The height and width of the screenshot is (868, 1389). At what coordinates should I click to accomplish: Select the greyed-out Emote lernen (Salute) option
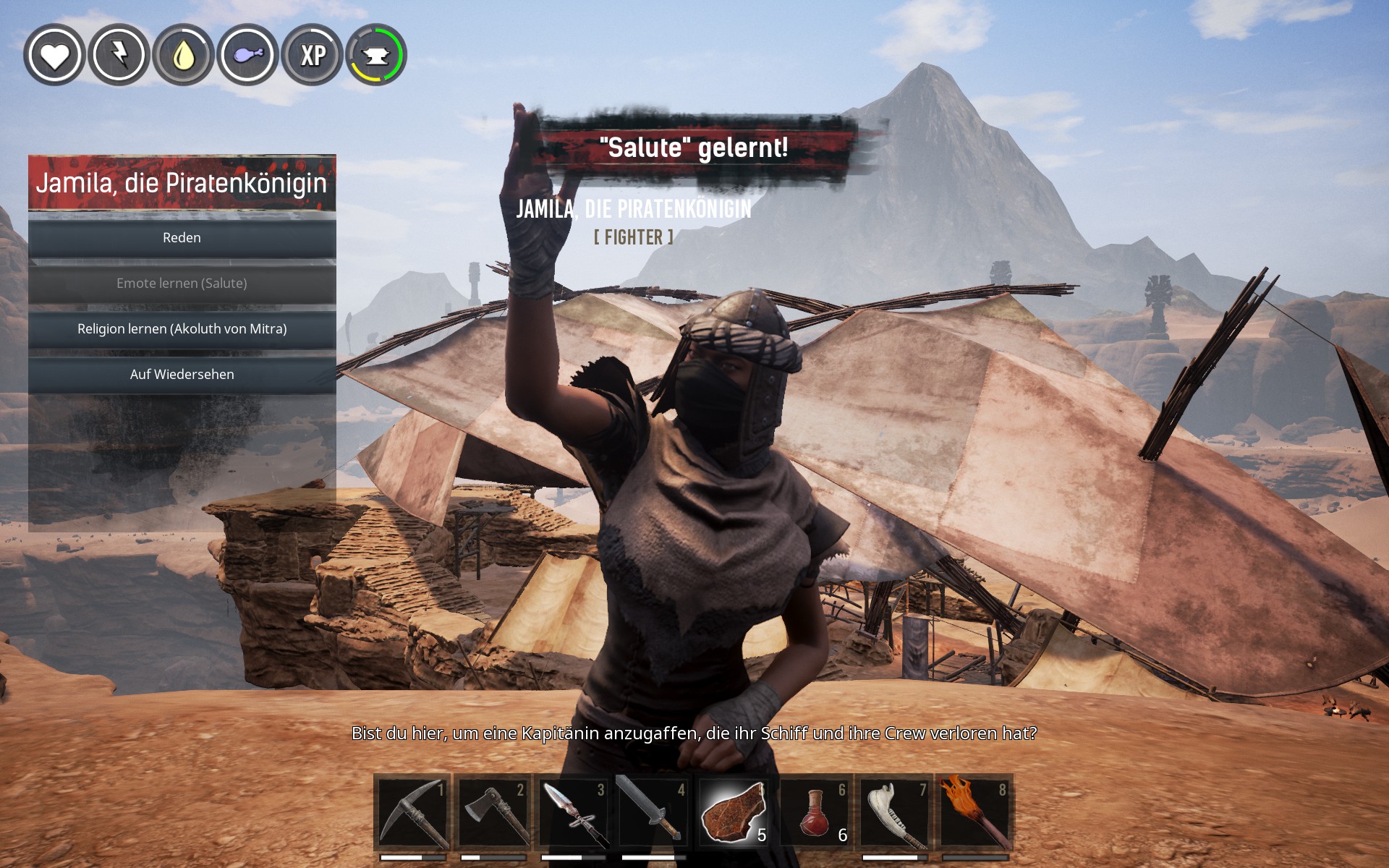point(182,284)
